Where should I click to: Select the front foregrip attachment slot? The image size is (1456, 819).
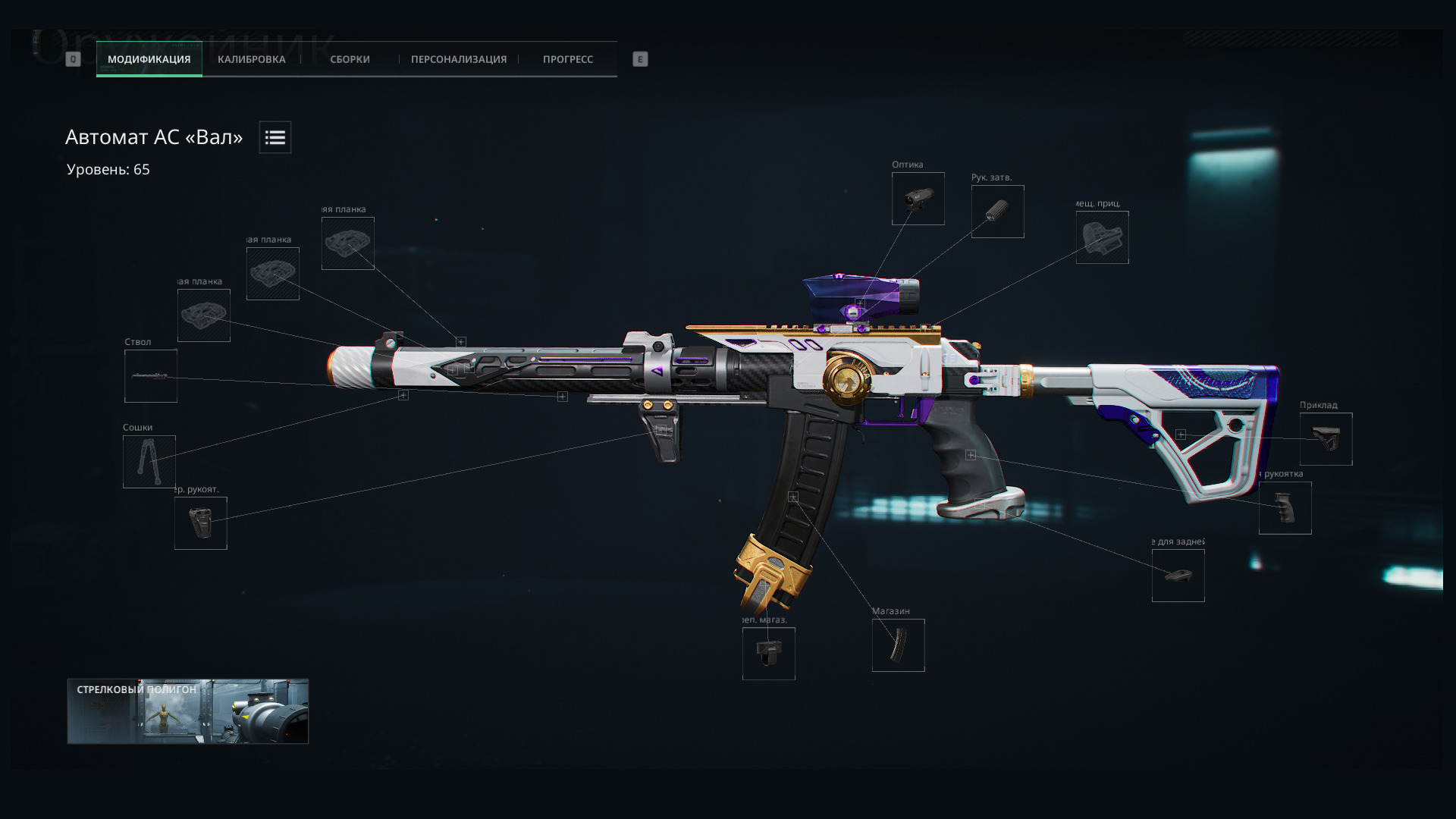pos(201,523)
